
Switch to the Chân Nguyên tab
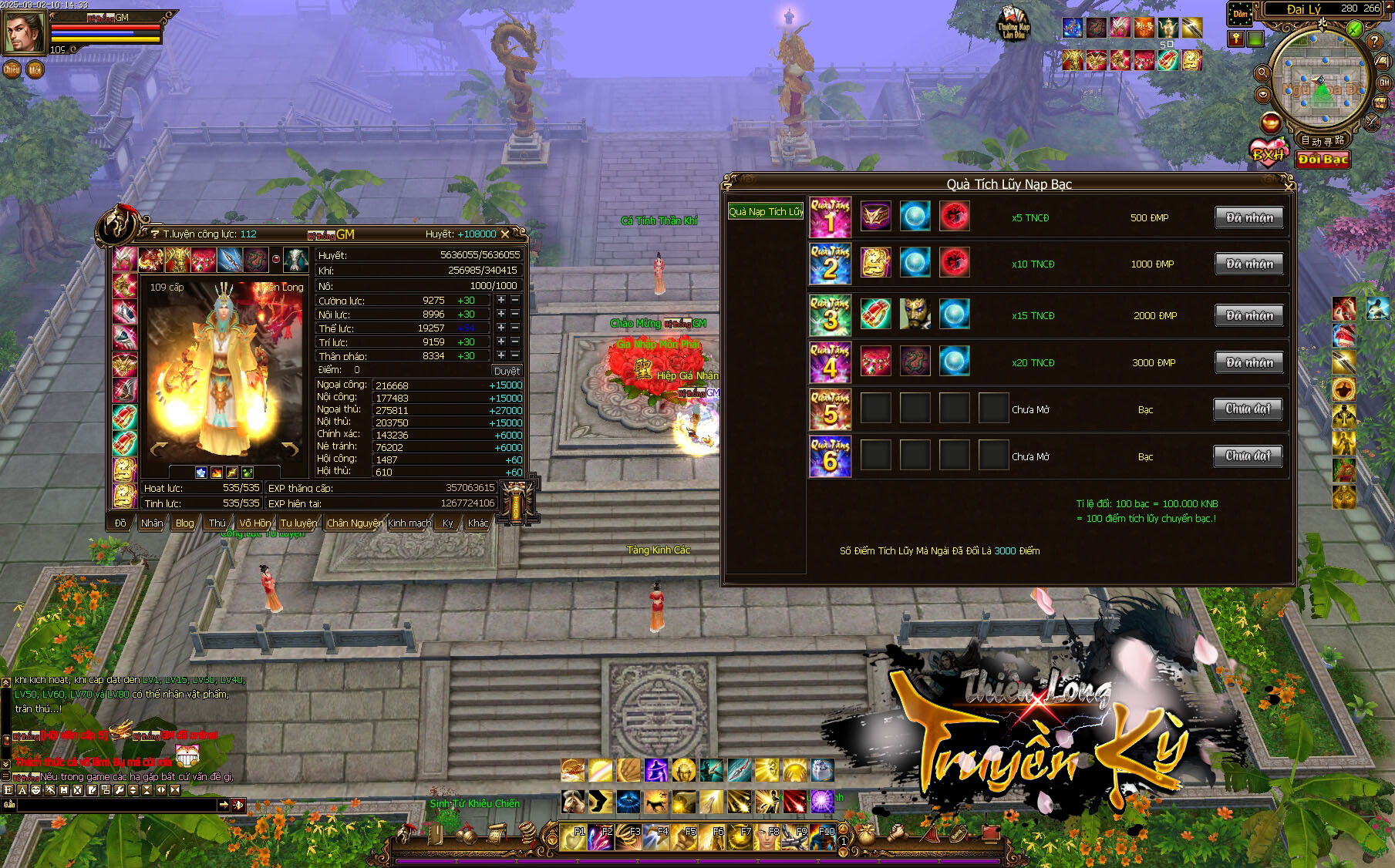(x=354, y=523)
